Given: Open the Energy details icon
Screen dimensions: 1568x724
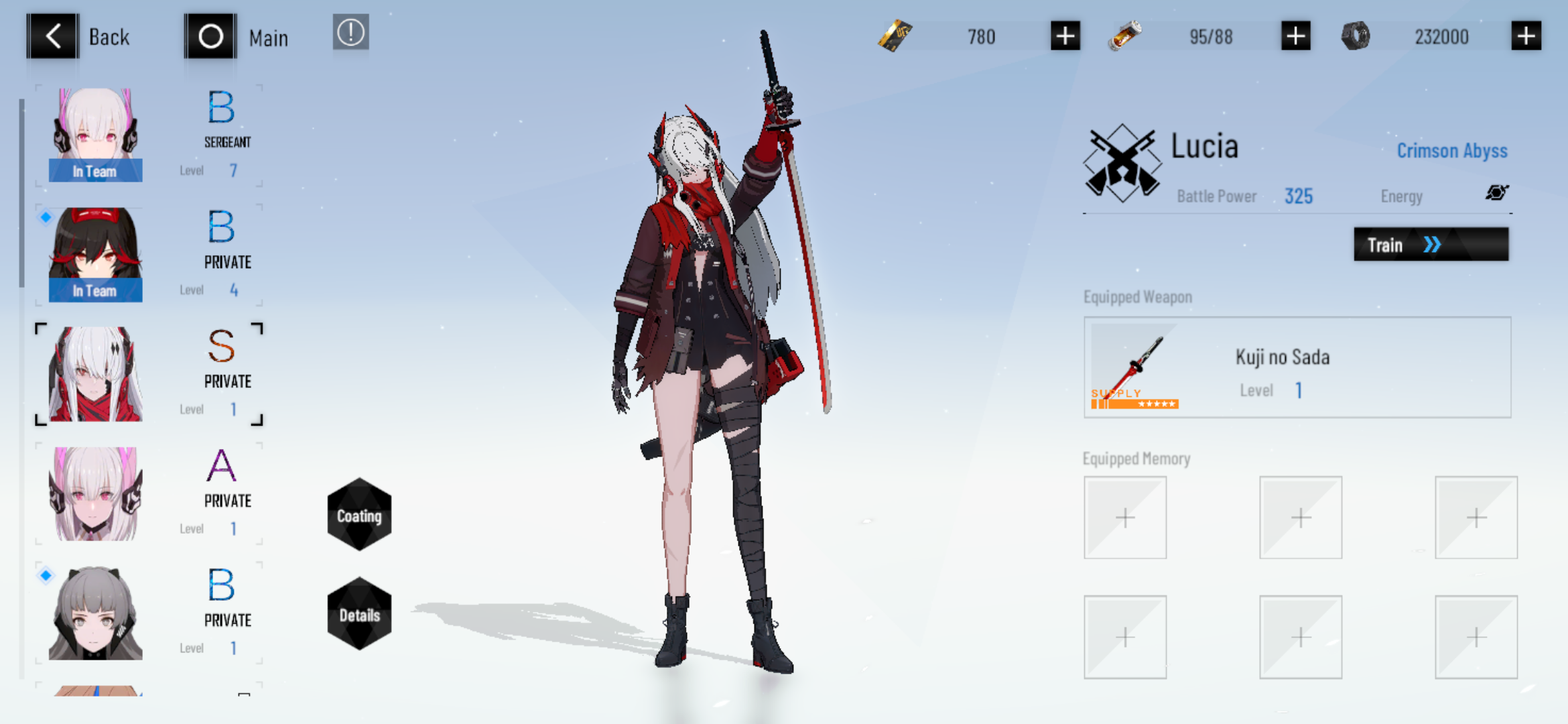Looking at the screenshot, I should tap(1497, 192).
